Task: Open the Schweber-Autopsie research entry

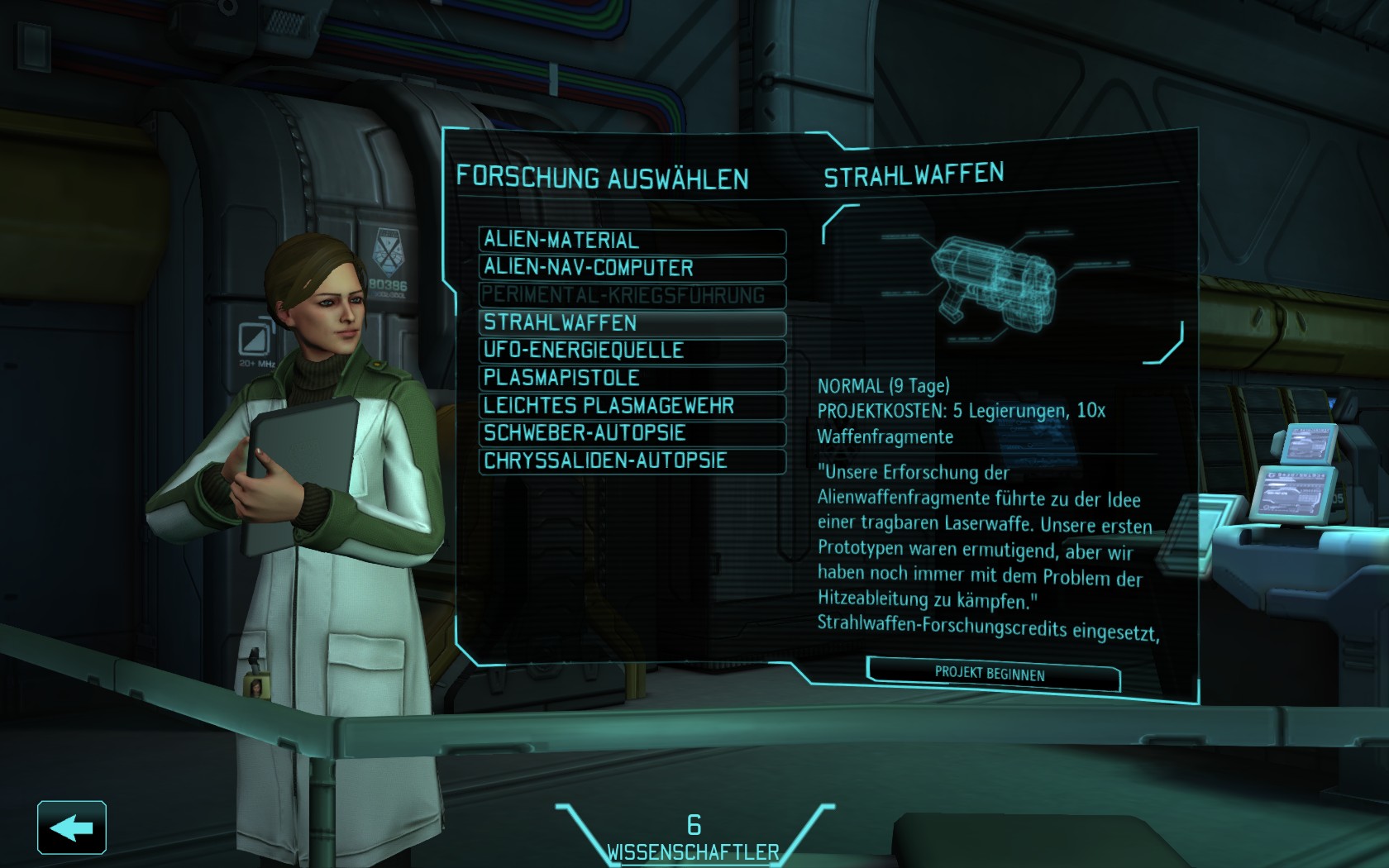Action: (632, 433)
